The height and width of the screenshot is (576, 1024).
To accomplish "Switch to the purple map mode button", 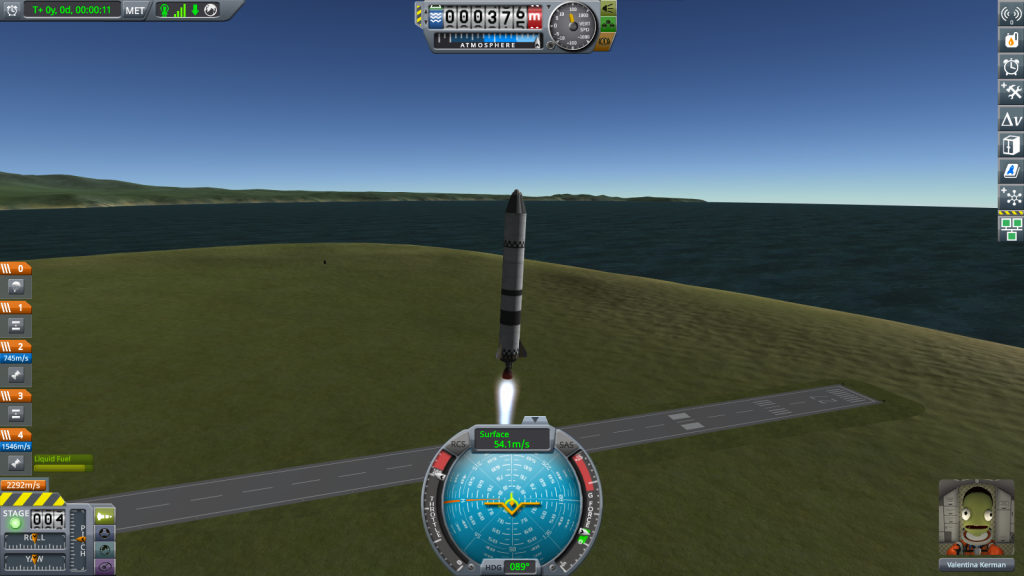I will (x=105, y=566).
